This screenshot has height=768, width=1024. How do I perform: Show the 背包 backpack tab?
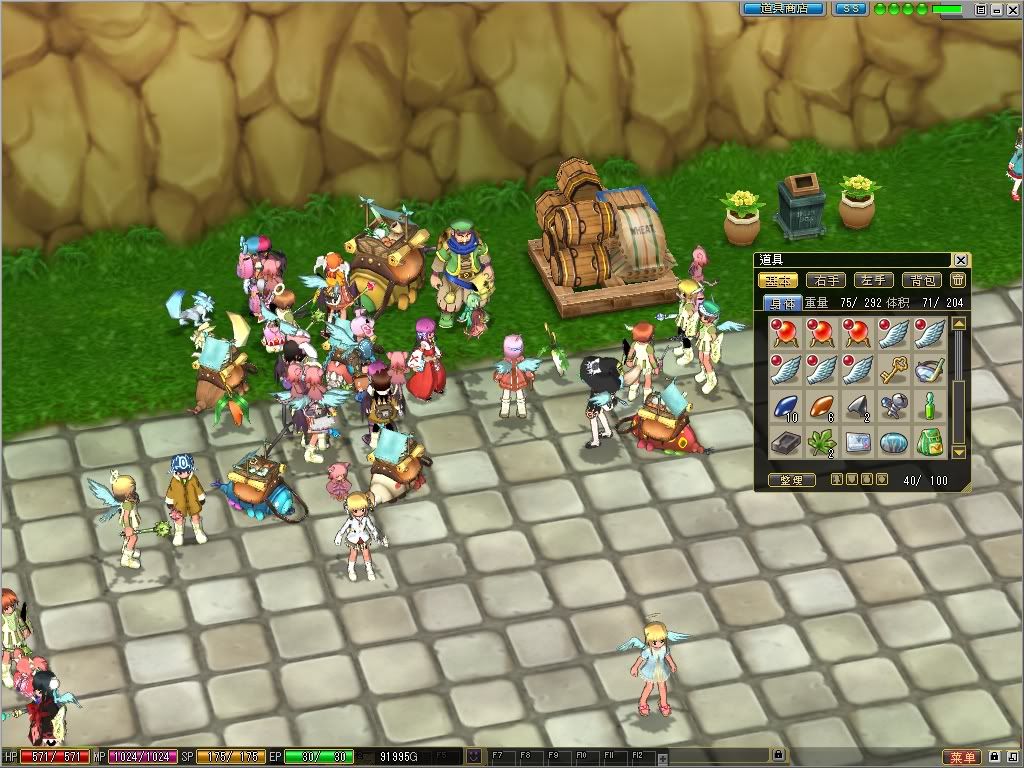pyautogui.click(x=922, y=281)
